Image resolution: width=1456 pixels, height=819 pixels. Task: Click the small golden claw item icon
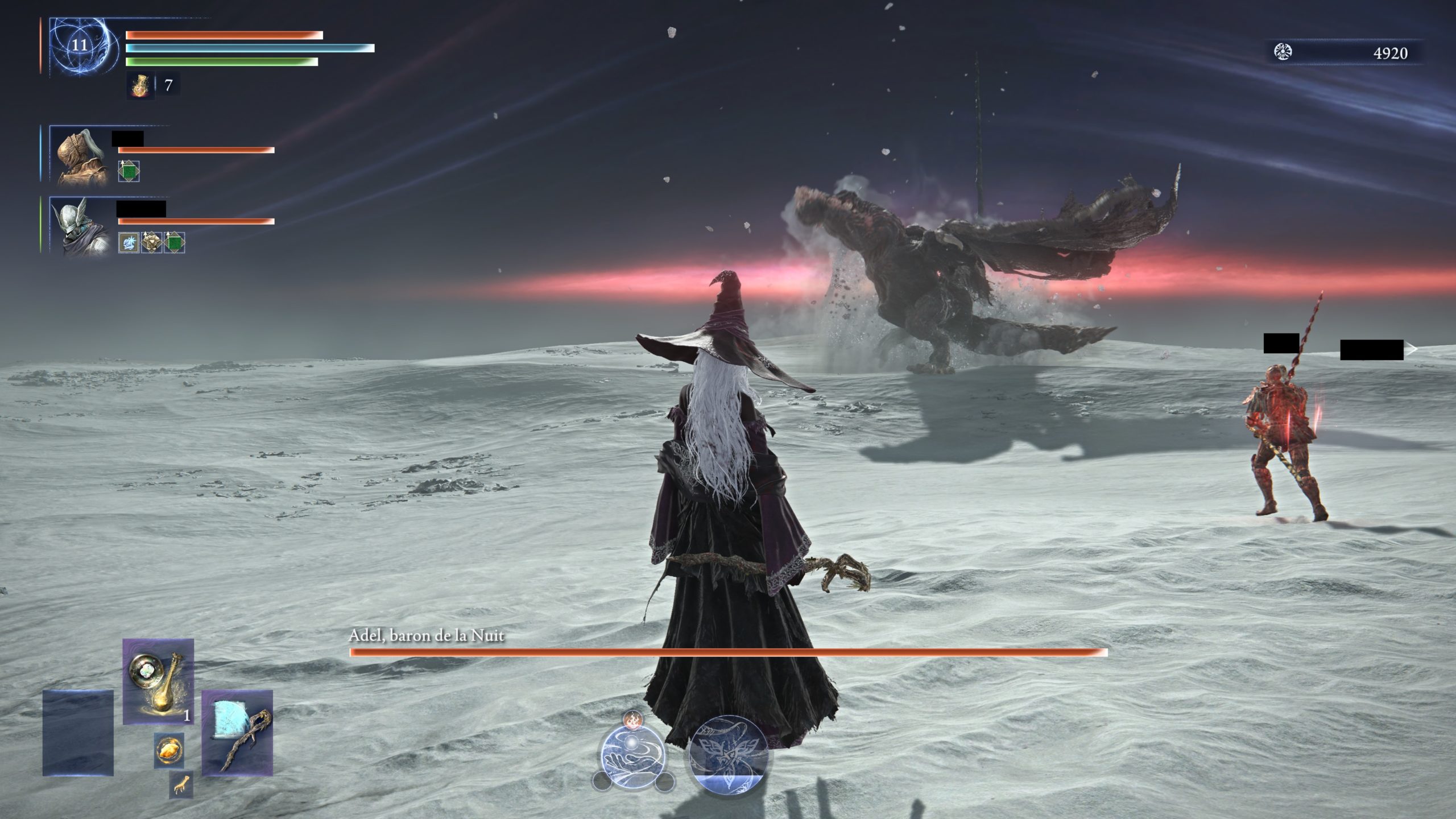[181, 785]
